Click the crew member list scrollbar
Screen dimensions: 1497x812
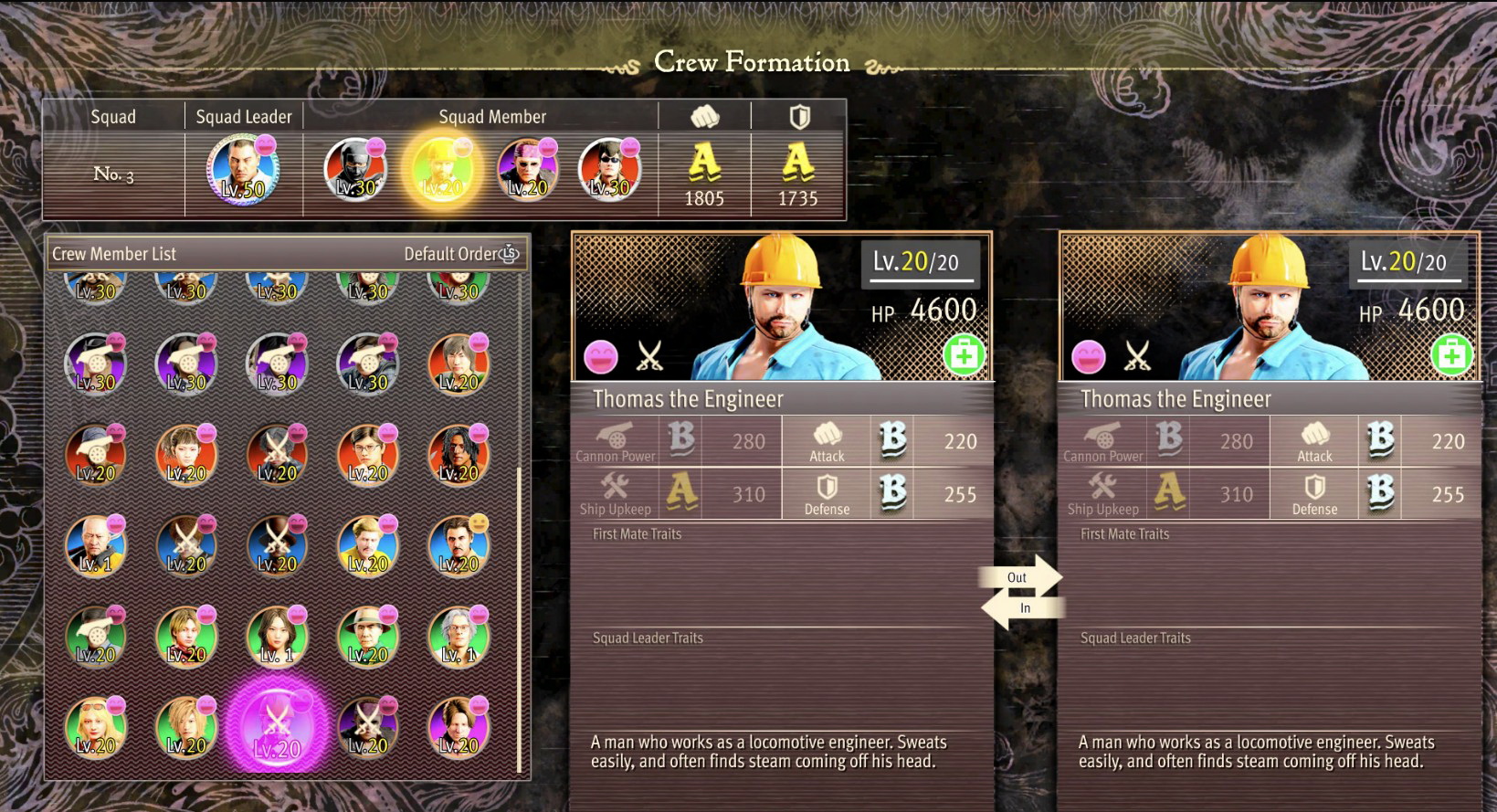(x=520, y=621)
